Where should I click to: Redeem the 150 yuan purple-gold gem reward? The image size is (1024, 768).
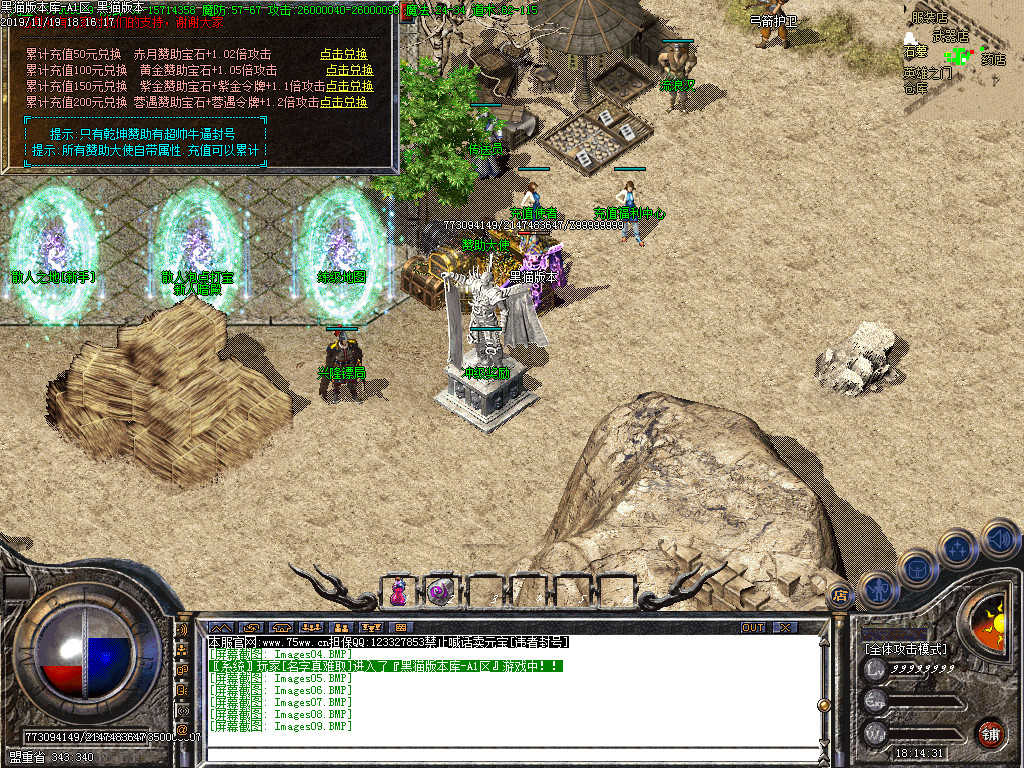(349, 86)
